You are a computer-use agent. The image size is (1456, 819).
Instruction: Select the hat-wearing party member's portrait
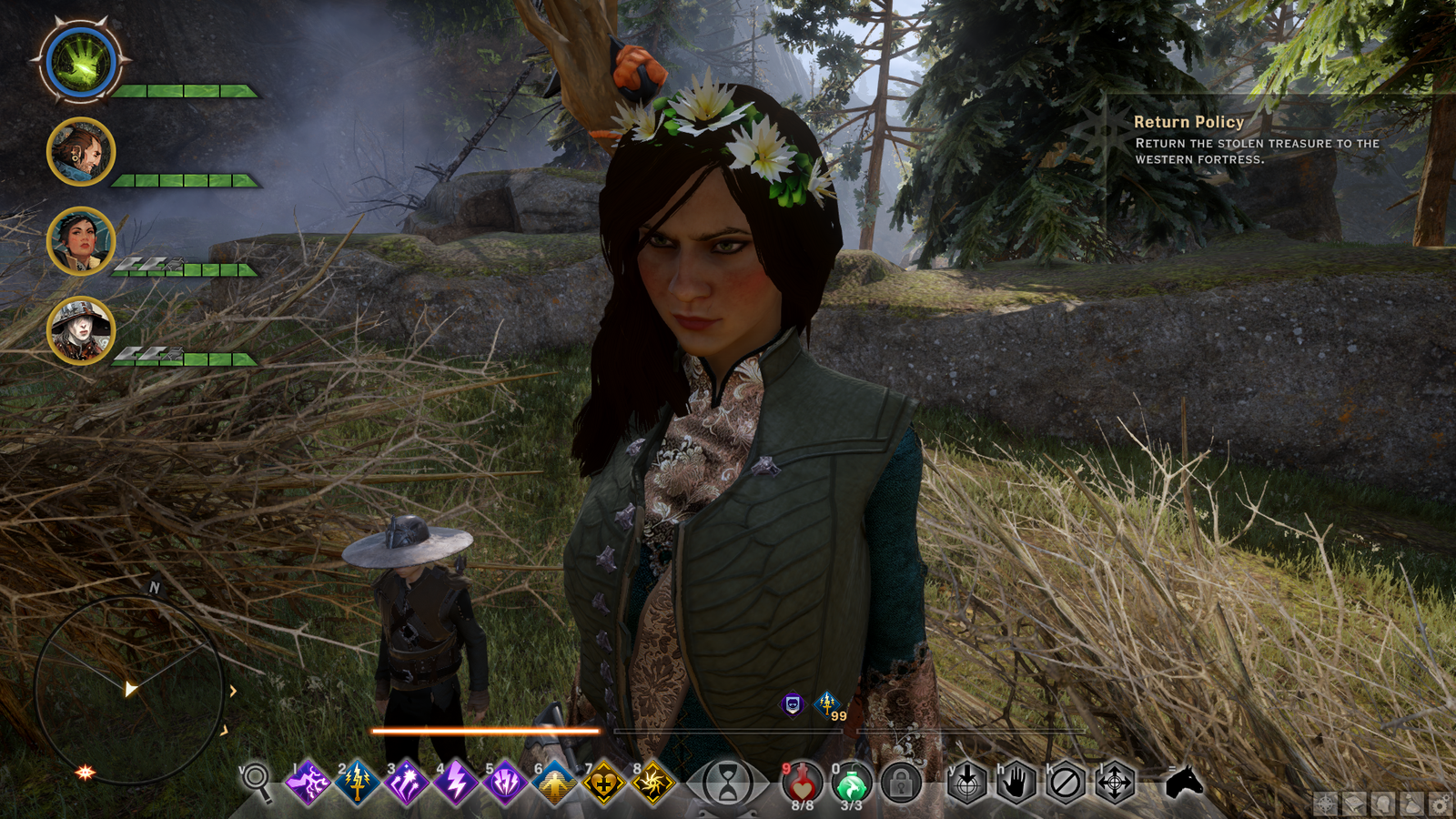pyautogui.click(x=81, y=330)
